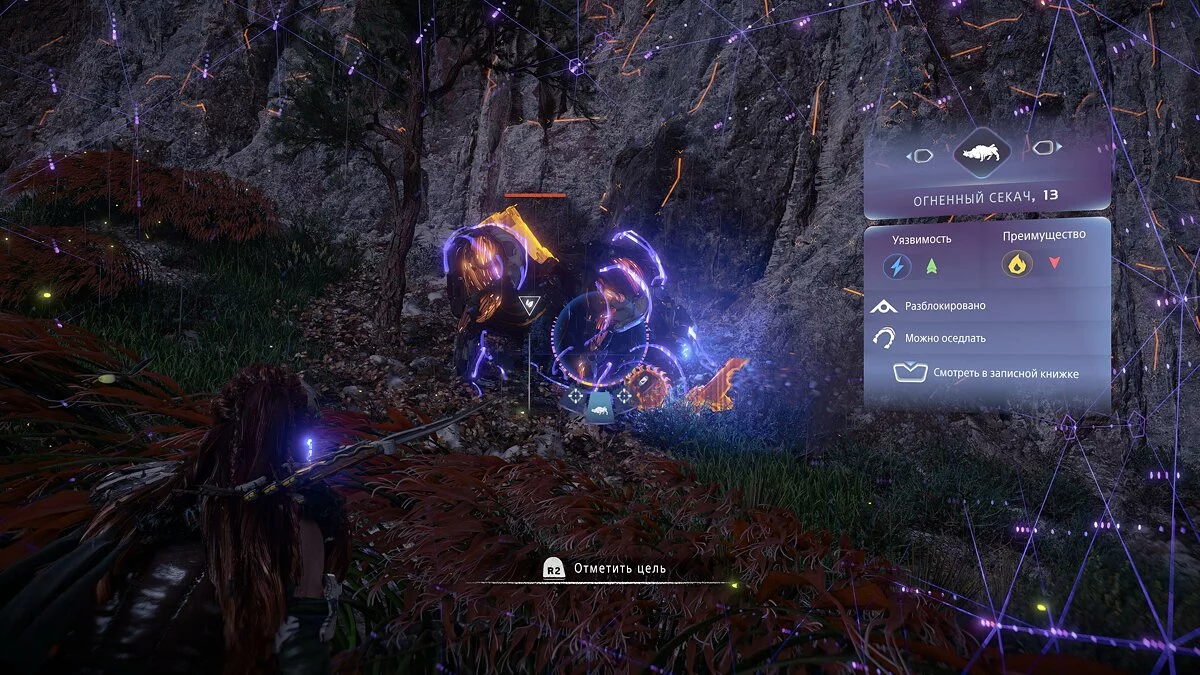Open the notebook entry "Смотреть в записной книжке"
The height and width of the screenshot is (675, 1200).
(987, 374)
